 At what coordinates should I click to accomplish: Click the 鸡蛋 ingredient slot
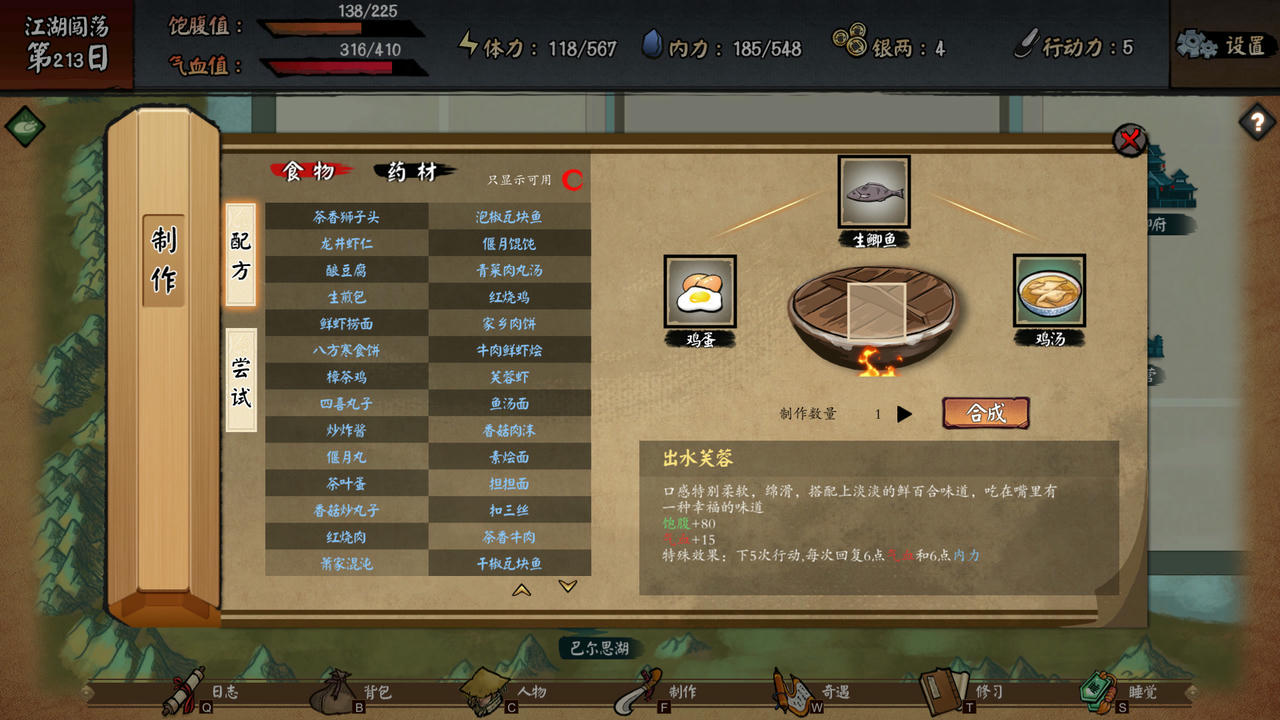point(700,291)
